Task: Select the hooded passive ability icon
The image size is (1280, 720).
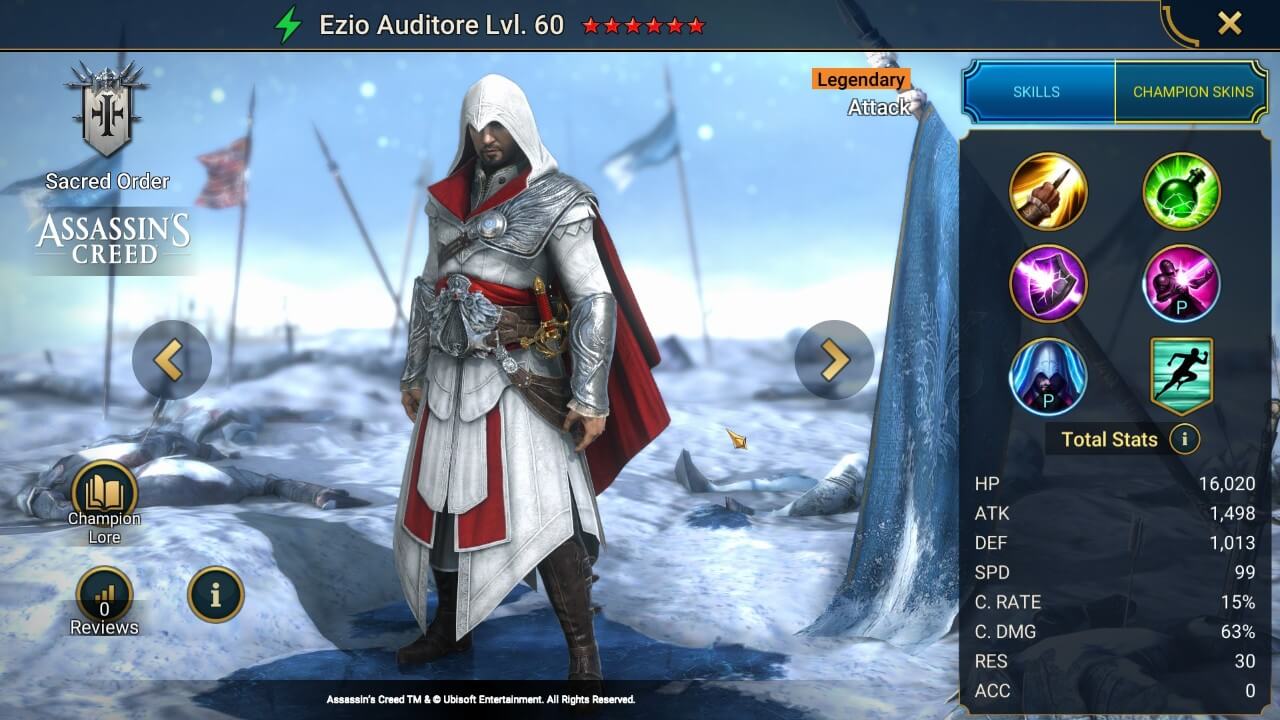Action: tap(1049, 375)
